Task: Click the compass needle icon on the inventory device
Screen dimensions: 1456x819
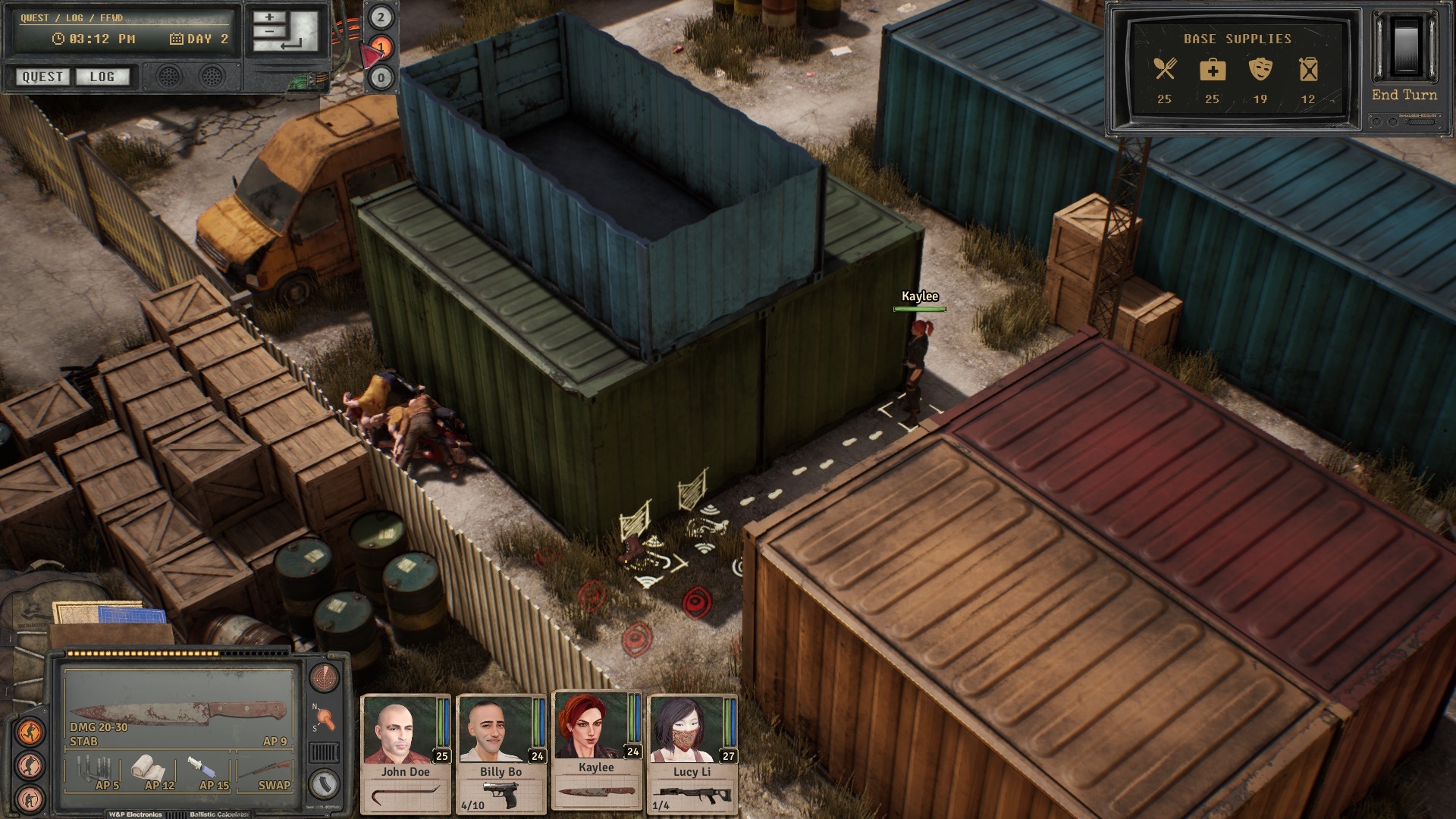Action: pyautogui.click(x=325, y=719)
